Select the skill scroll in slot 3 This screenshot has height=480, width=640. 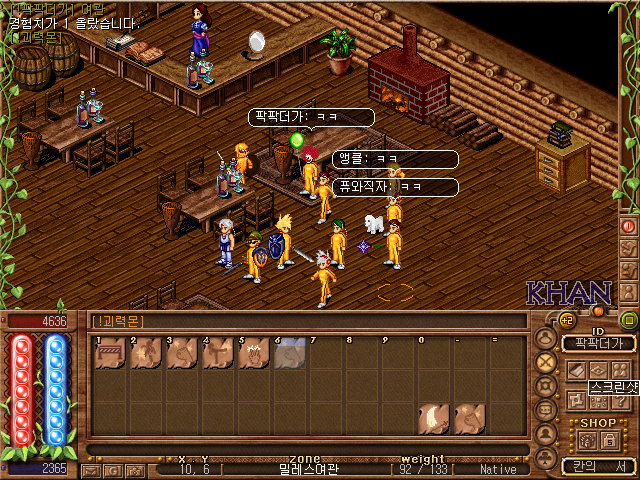point(182,354)
